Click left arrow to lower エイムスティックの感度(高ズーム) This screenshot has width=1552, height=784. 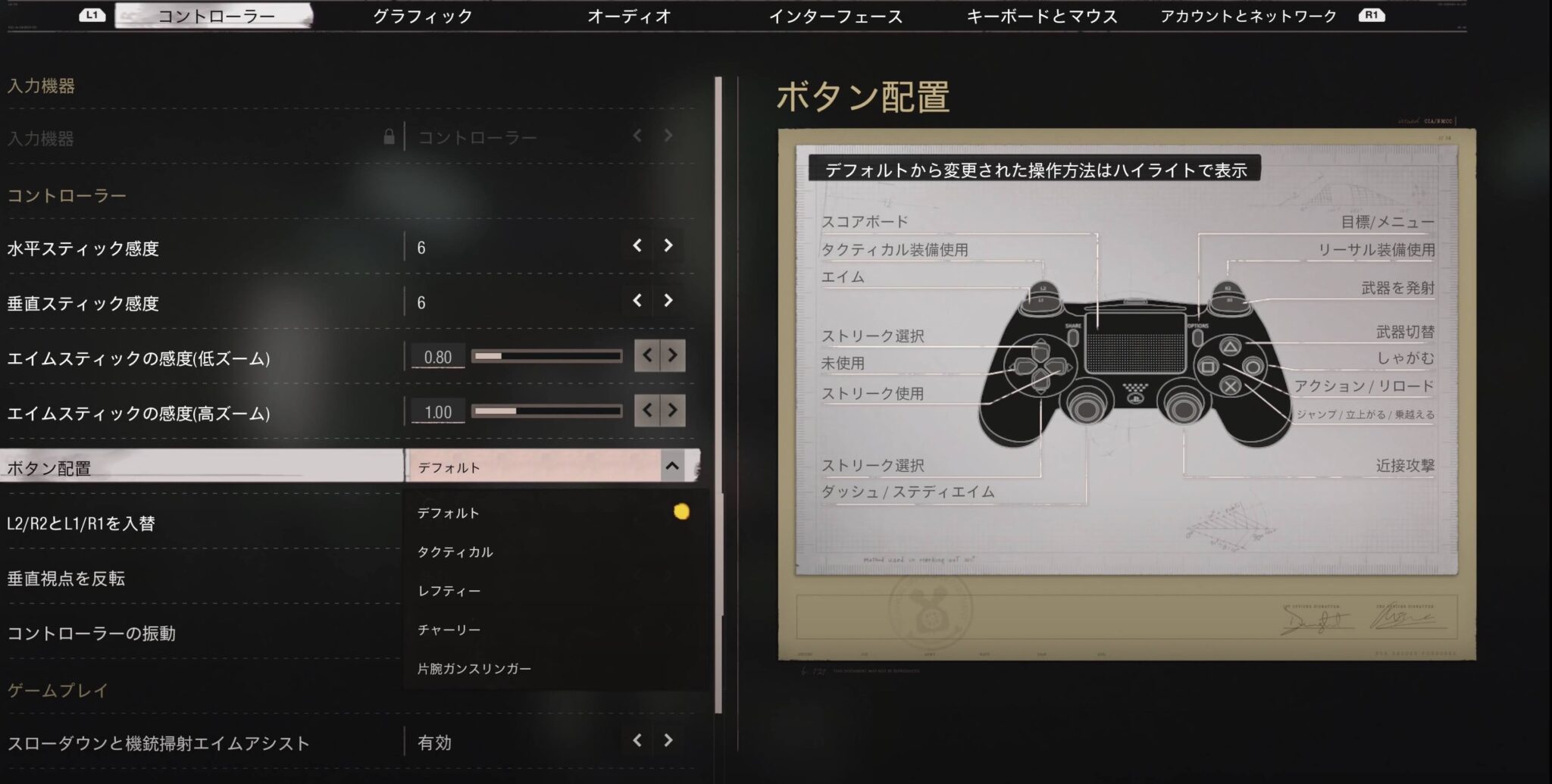tap(646, 411)
